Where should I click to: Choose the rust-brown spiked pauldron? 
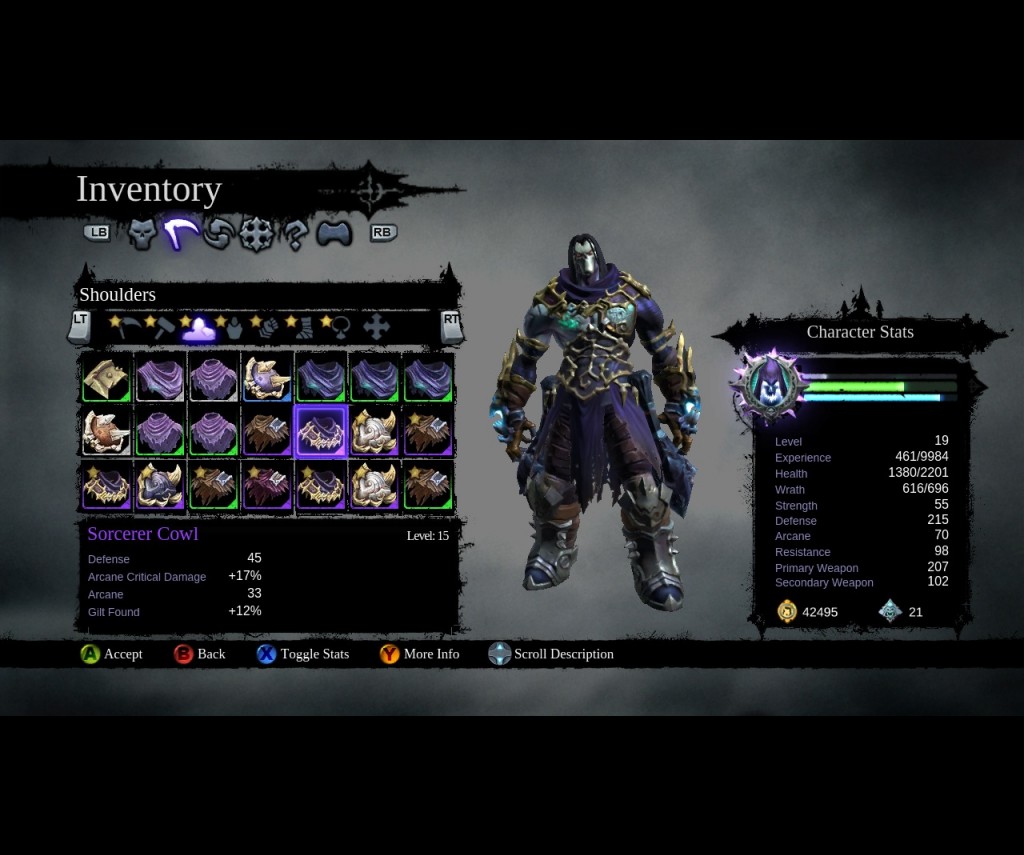tap(267, 431)
